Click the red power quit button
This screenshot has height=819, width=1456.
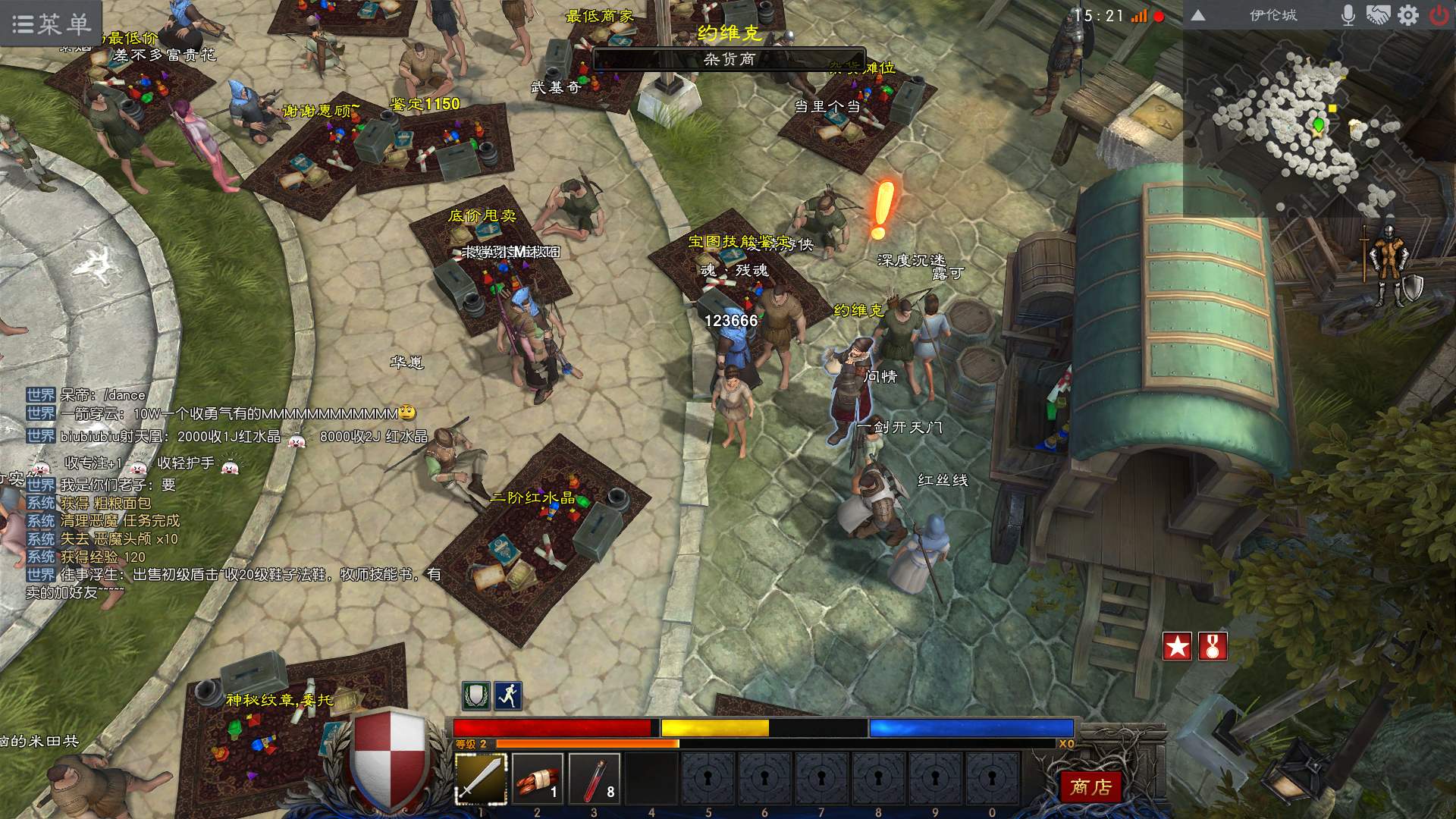click(x=1439, y=16)
